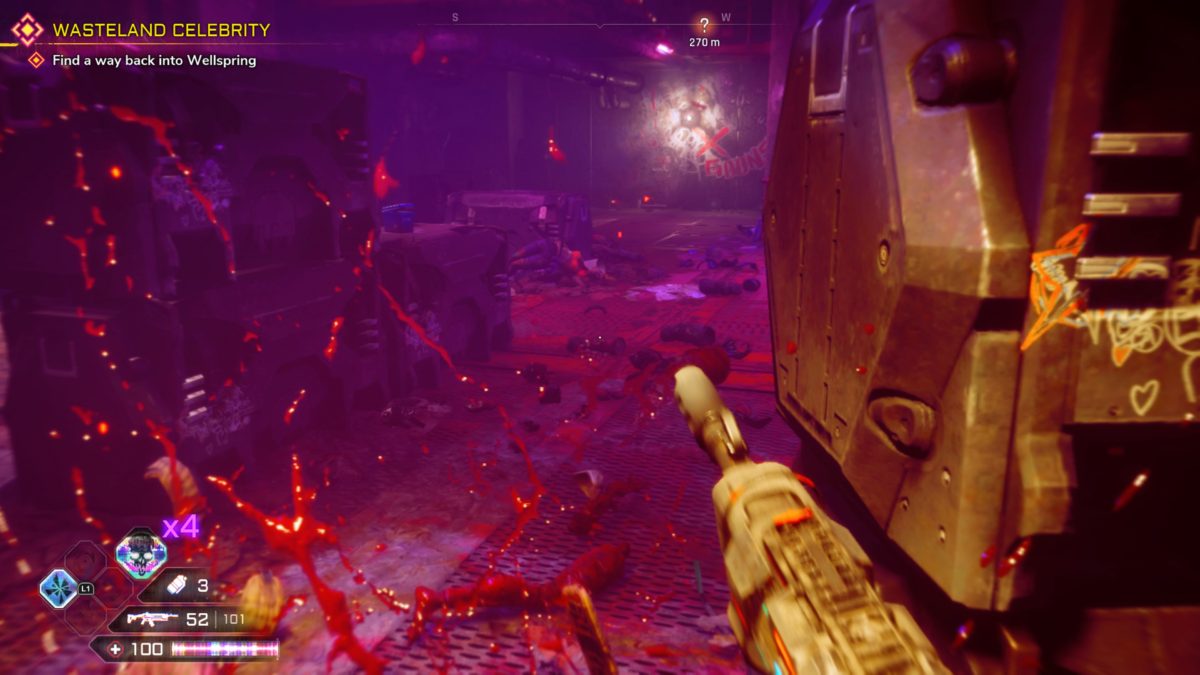This screenshot has height=675, width=1200.
Task: Select the Wasteland Celebrity quest tracker
Action: pyautogui.click(x=161, y=30)
